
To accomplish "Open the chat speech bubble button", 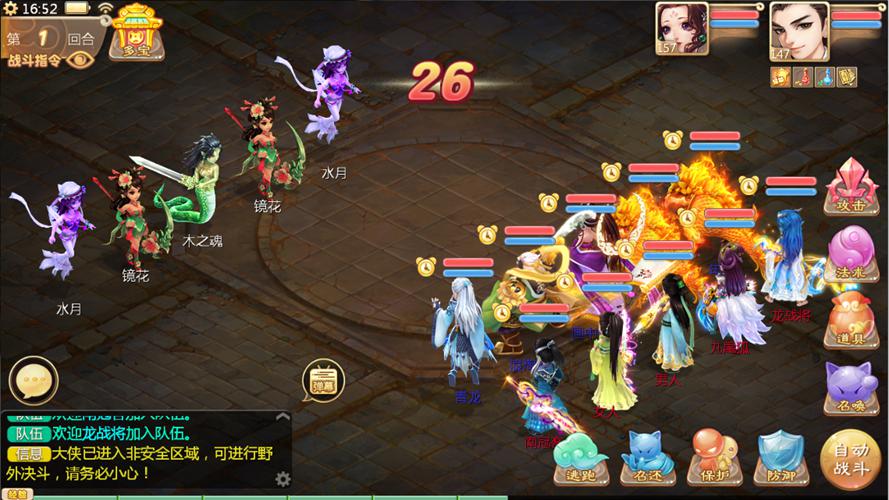I will tap(32, 379).
